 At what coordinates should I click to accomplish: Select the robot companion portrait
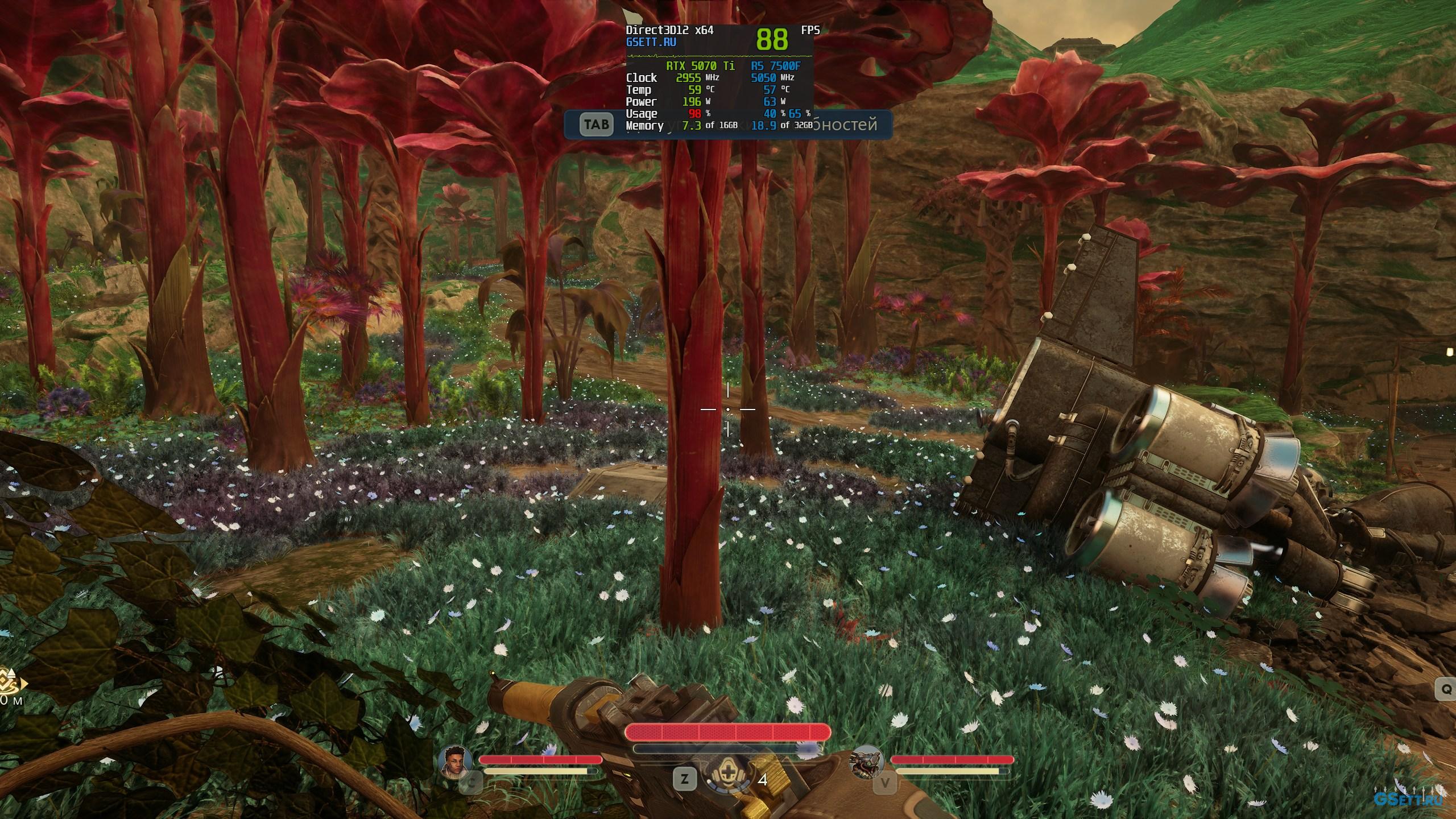(x=867, y=762)
